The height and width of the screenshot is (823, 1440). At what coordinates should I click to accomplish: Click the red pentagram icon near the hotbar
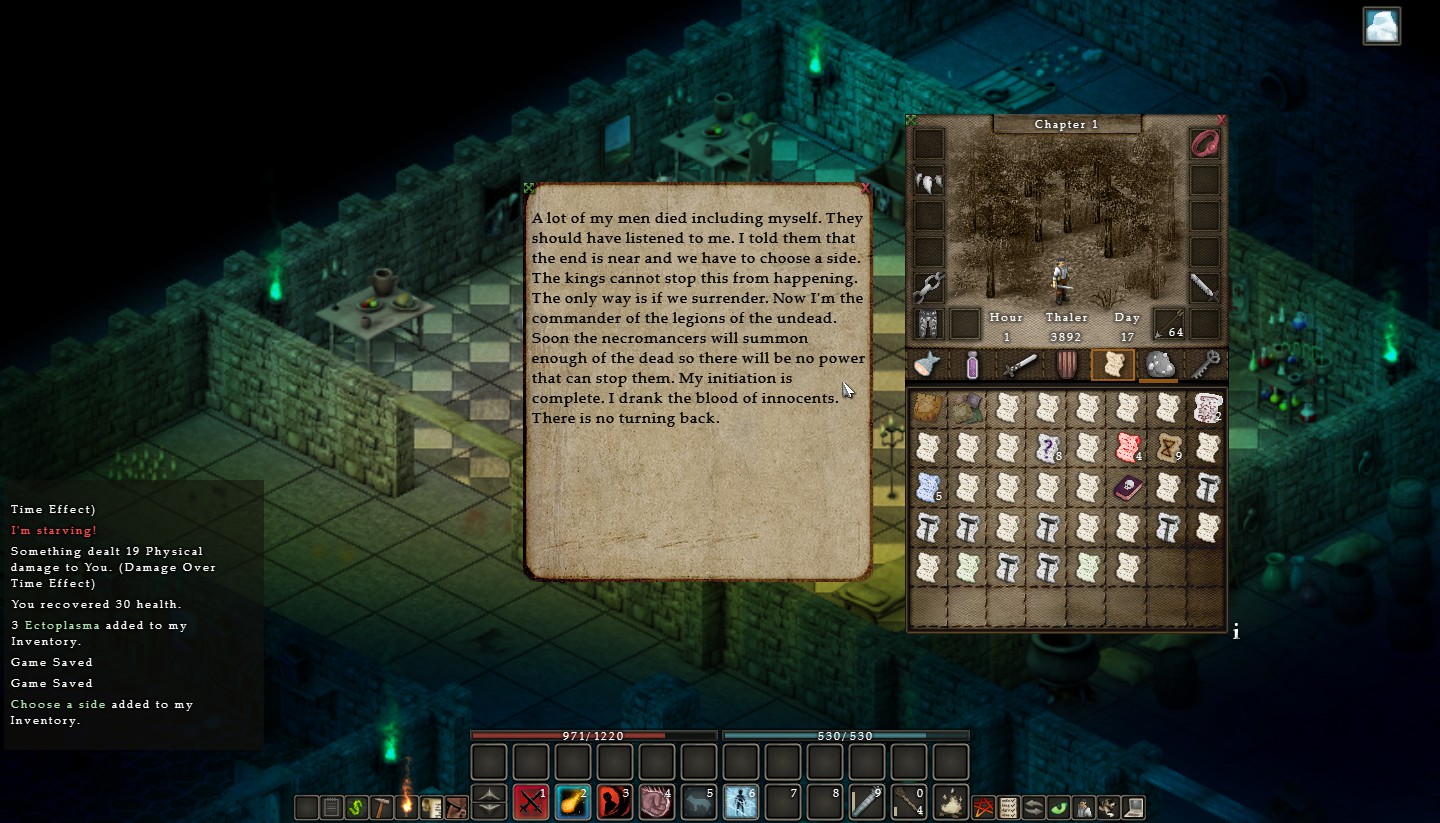(x=984, y=807)
